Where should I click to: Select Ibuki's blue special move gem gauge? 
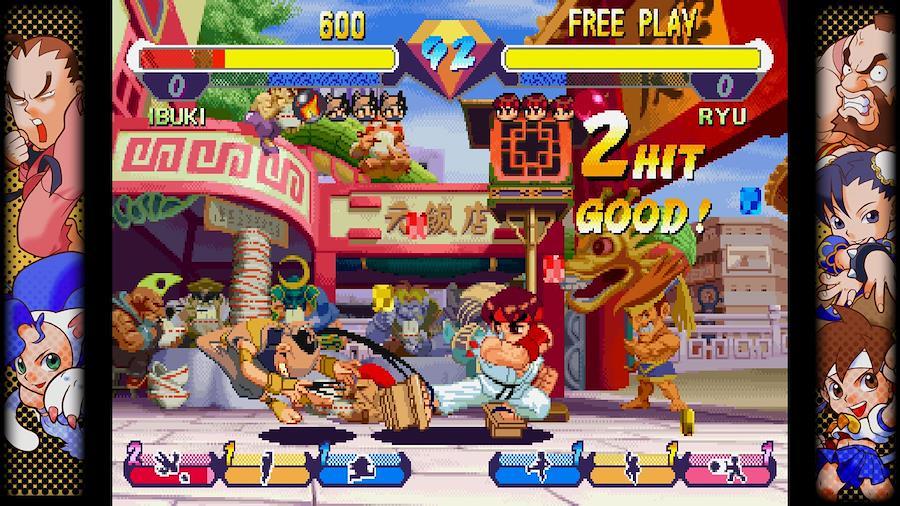pos(362,467)
